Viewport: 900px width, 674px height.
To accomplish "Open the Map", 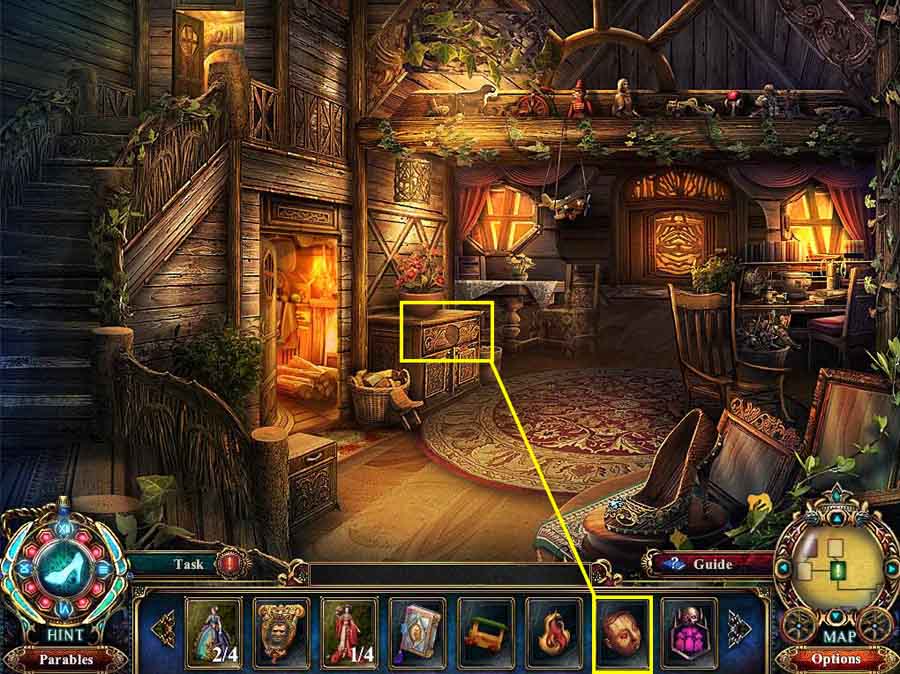I will (836, 634).
